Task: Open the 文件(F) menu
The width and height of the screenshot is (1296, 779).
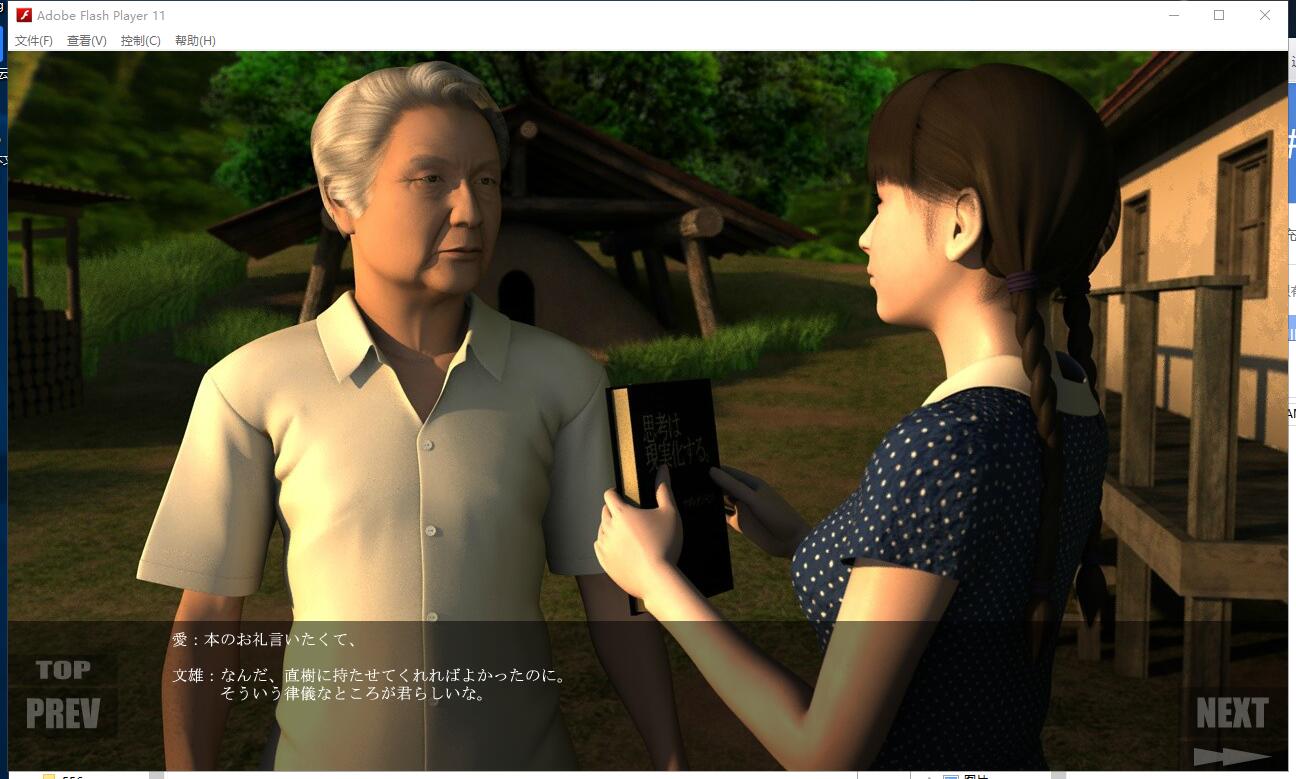Action: 34,41
